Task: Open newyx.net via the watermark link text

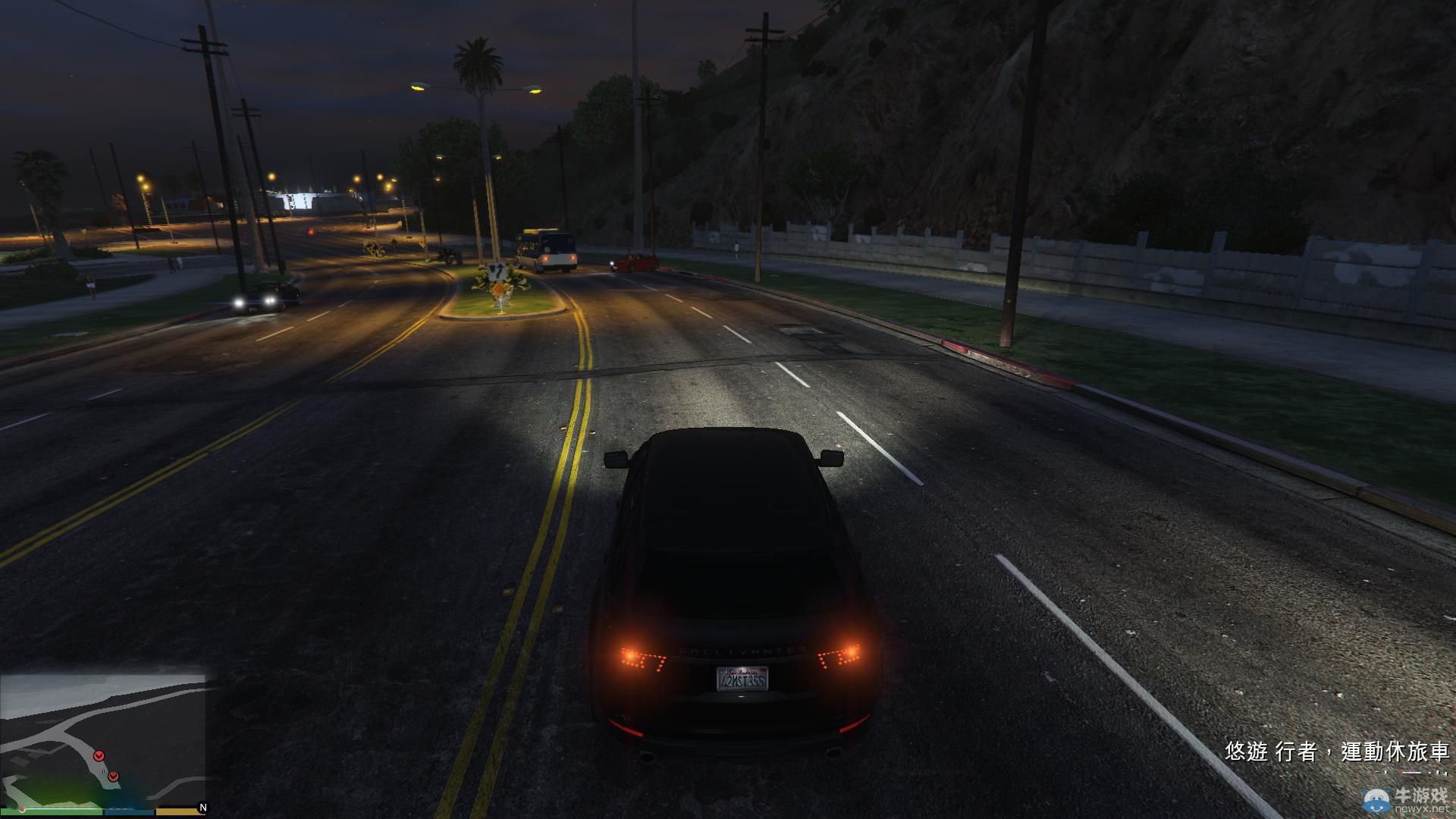Action: 1420,809
